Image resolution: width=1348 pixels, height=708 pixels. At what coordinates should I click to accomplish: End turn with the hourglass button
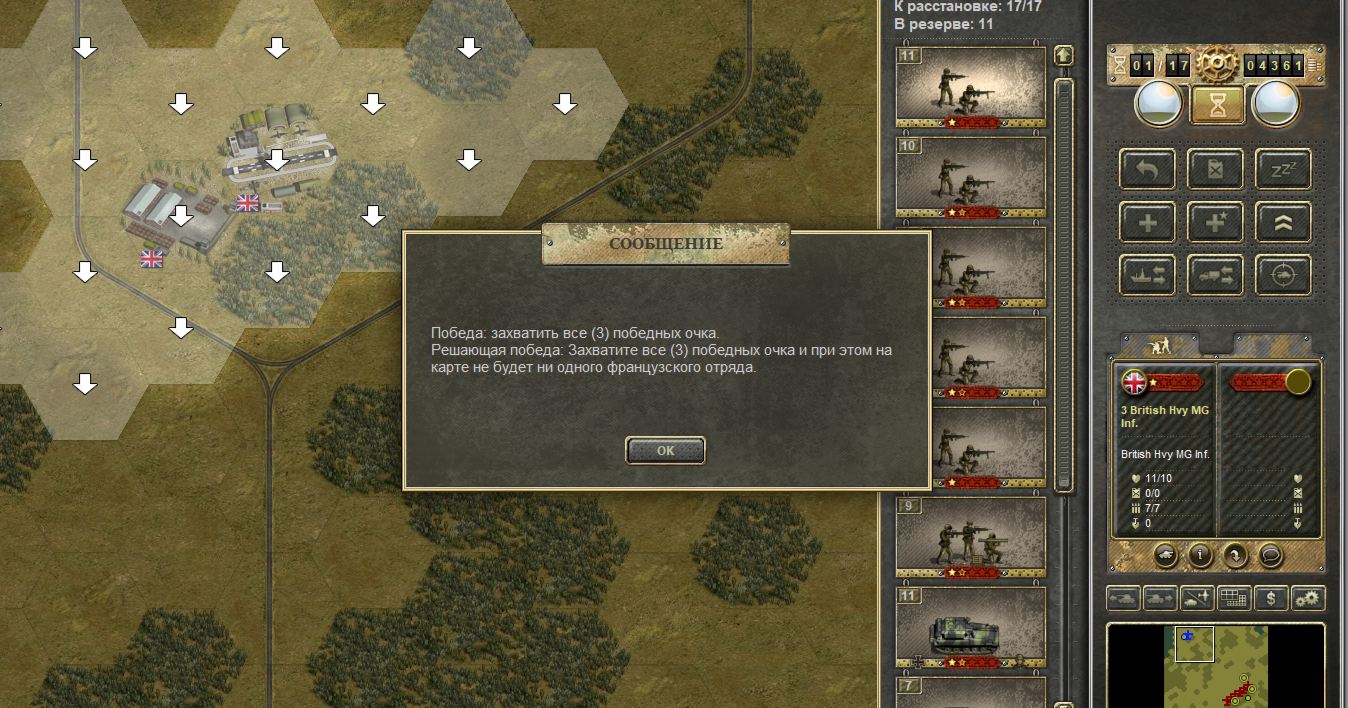1217,103
